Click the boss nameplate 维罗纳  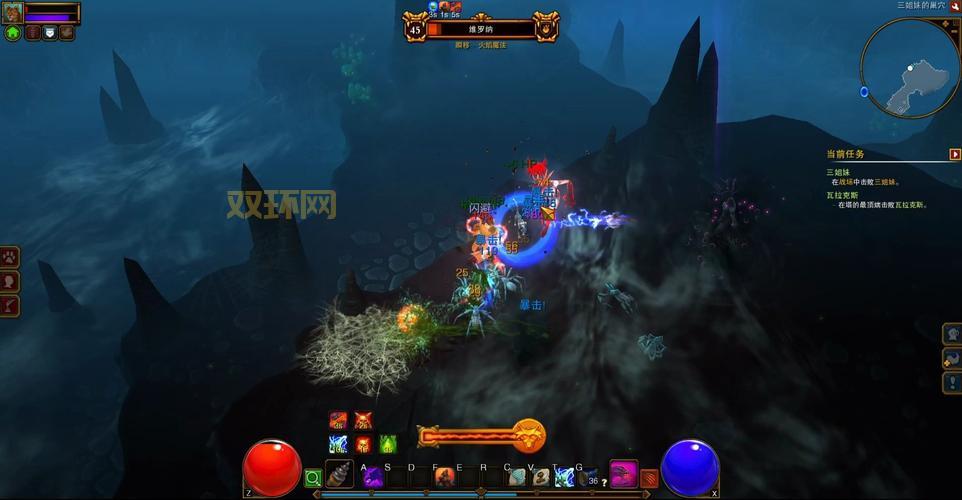(482, 29)
